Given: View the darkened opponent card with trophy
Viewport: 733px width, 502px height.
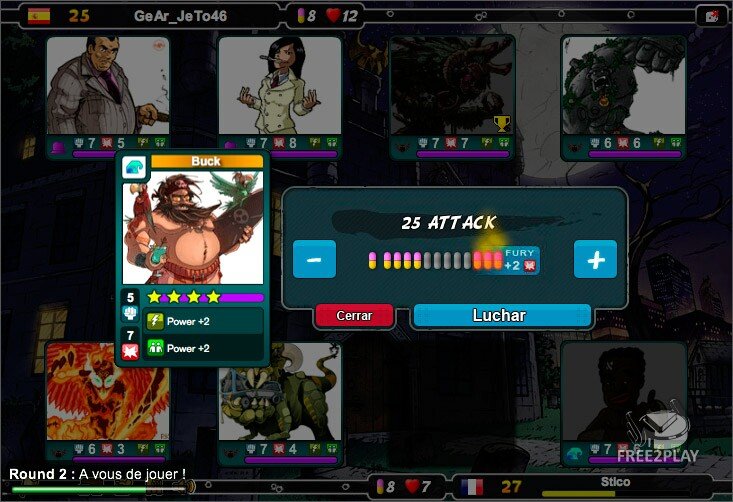Looking at the screenshot, I should 451,88.
